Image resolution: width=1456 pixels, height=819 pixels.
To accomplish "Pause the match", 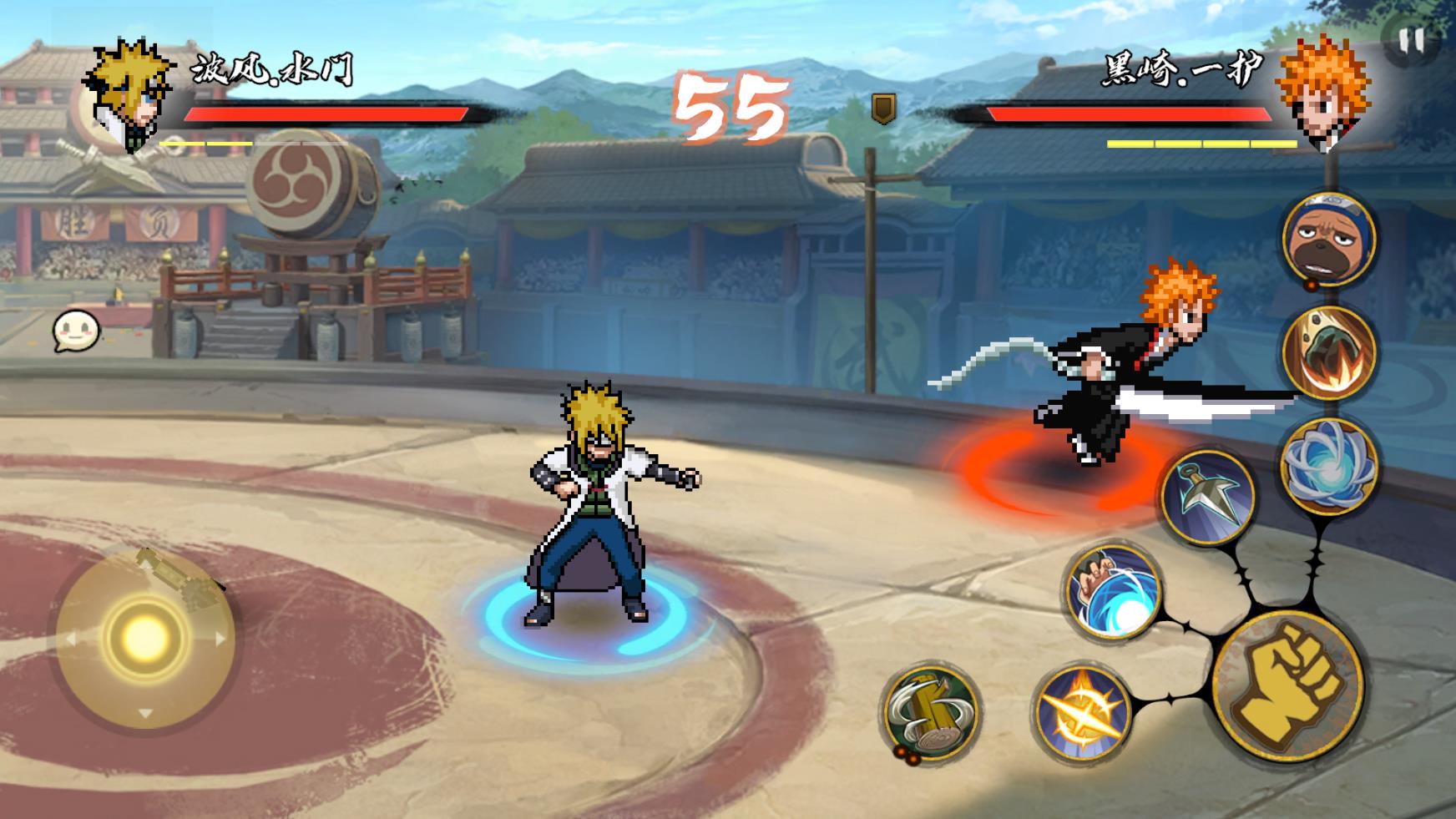I will pyautogui.click(x=1412, y=40).
